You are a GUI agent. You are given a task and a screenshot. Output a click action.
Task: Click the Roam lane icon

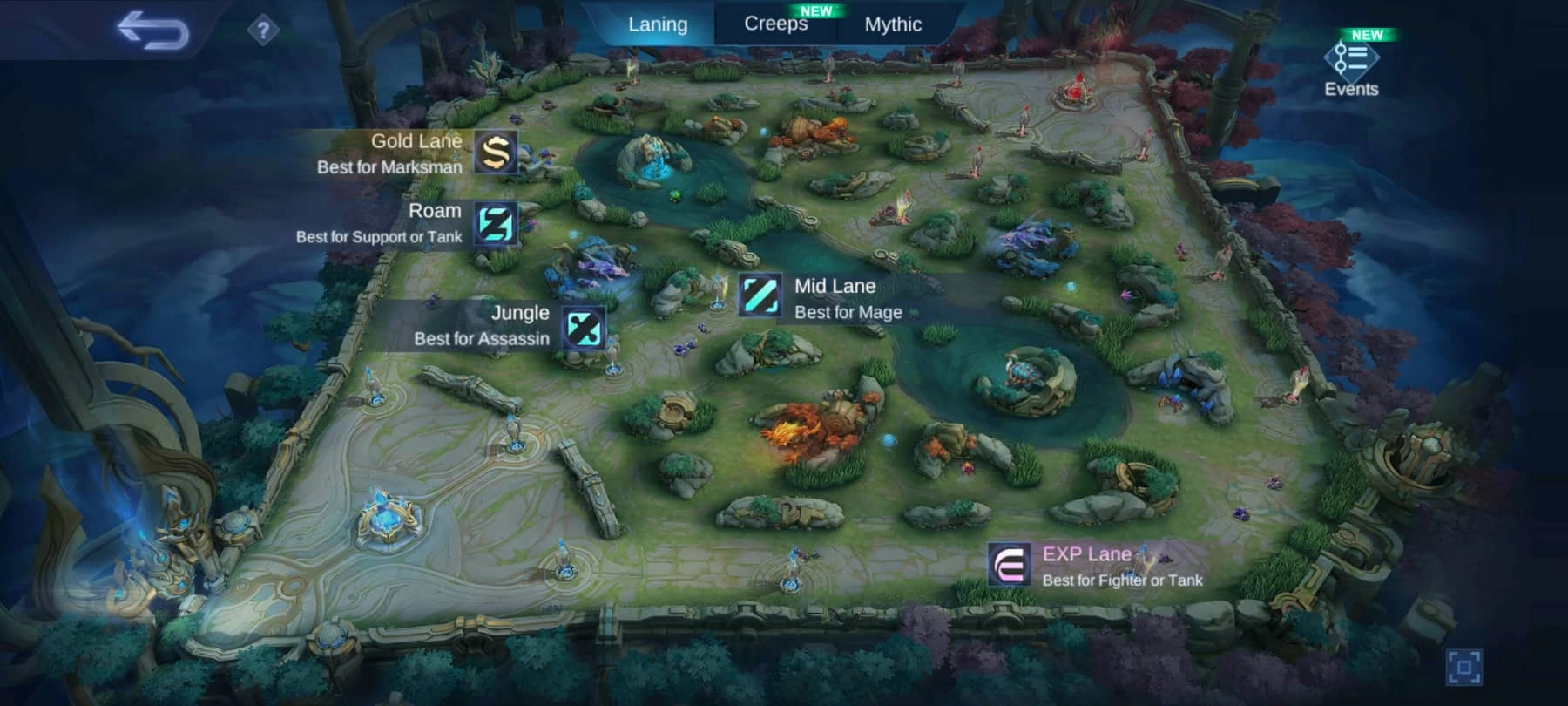coord(494,222)
